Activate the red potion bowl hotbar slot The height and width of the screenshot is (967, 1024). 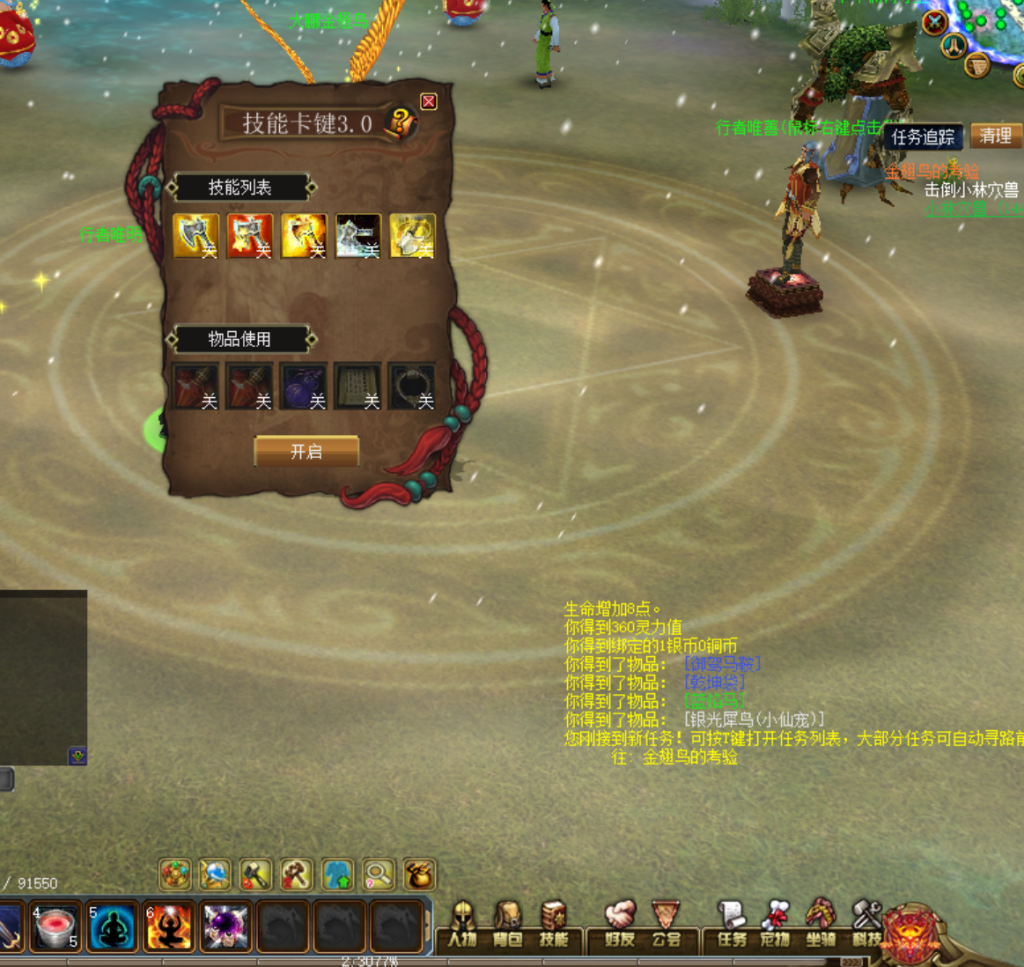(56, 927)
